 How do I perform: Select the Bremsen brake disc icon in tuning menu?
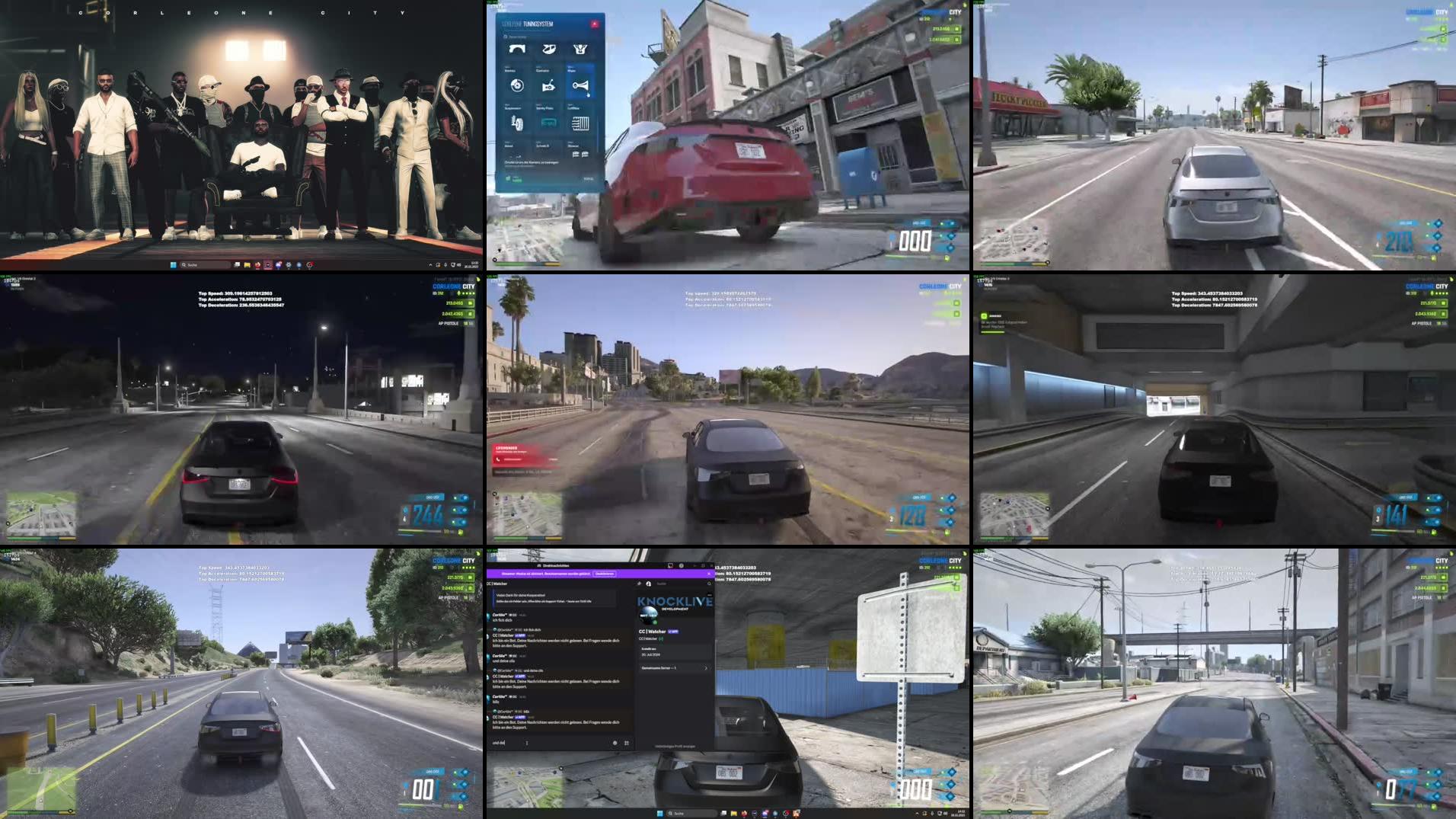[517, 86]
